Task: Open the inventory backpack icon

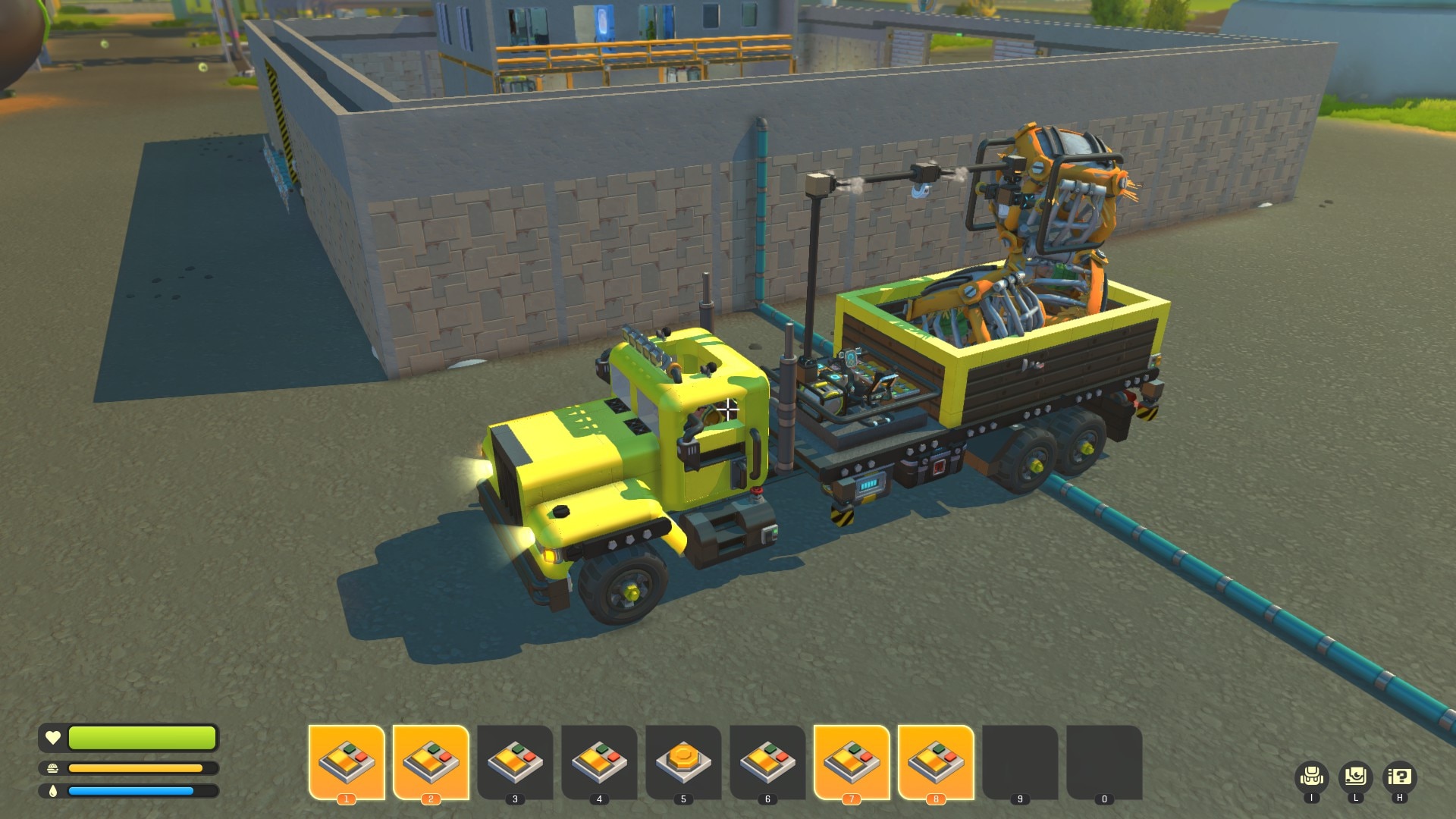Action: tap(1311, 777)
